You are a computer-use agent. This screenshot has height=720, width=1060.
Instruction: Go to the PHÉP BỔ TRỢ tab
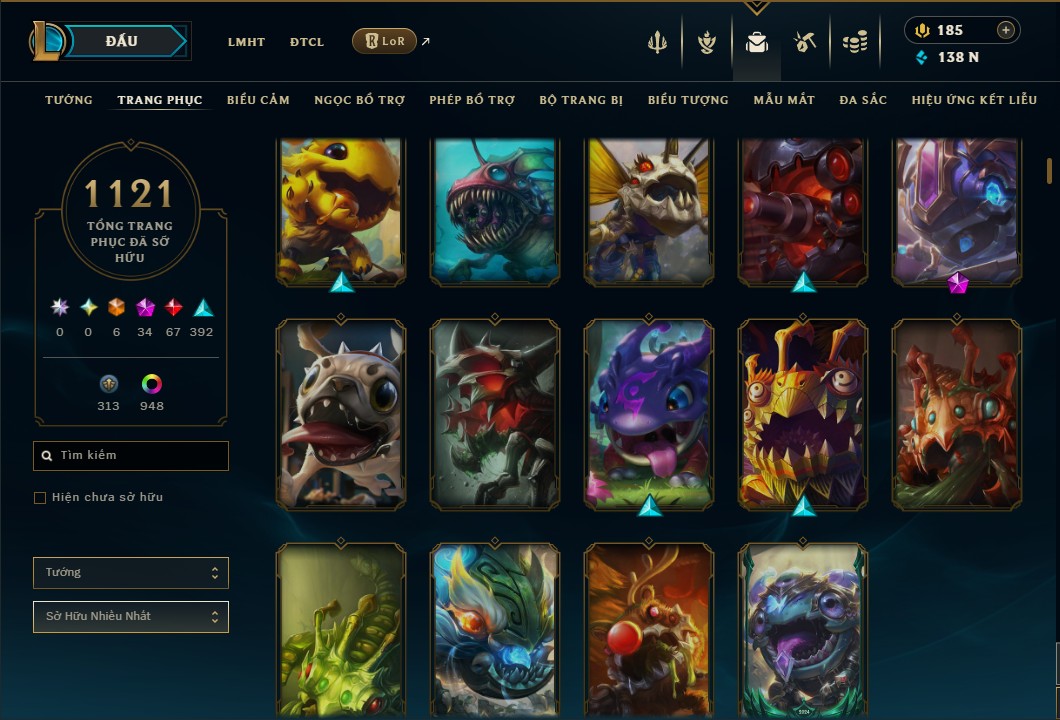(472, 100)
